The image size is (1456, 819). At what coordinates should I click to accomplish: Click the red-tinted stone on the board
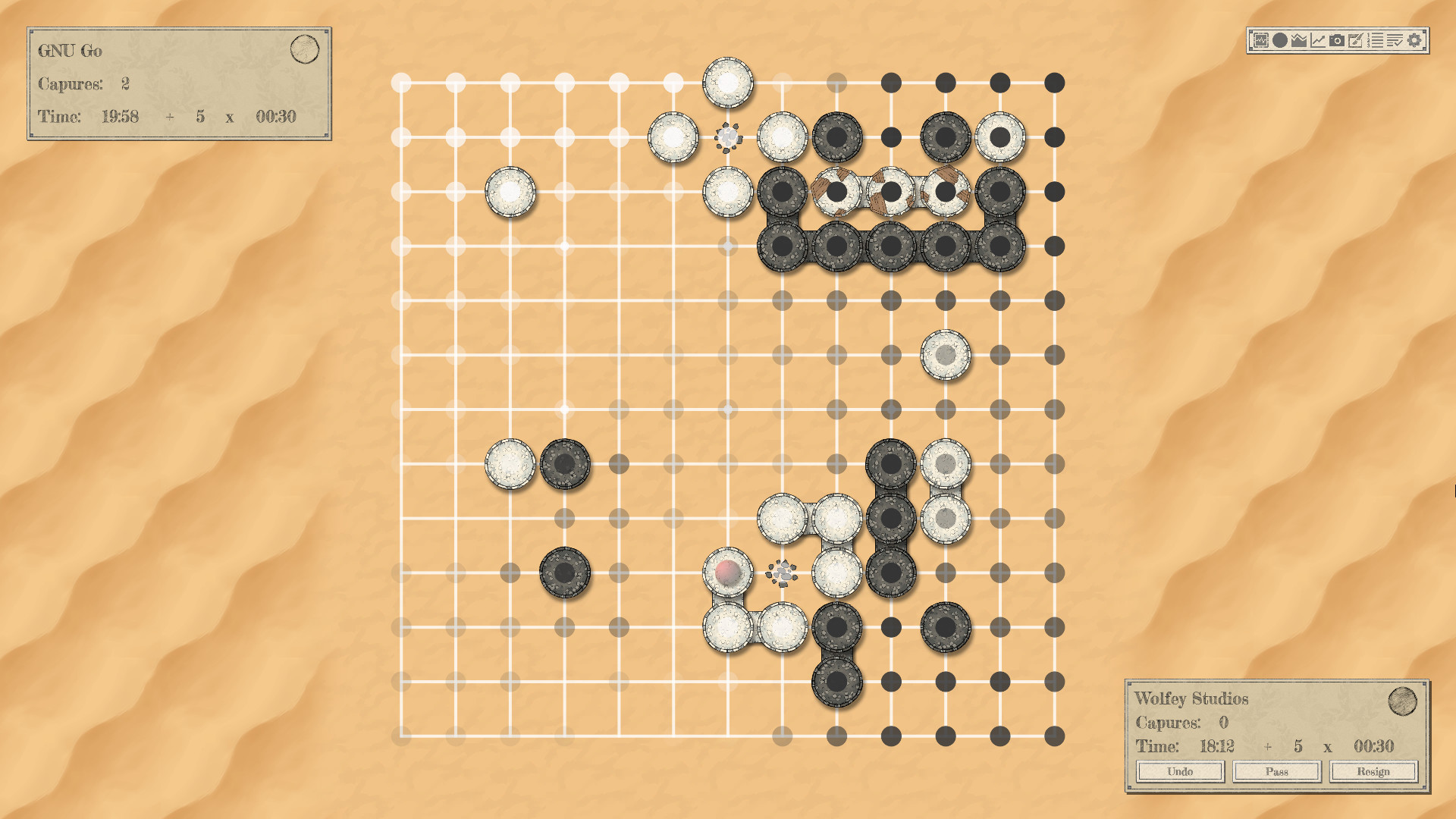[x=727, y=573]
